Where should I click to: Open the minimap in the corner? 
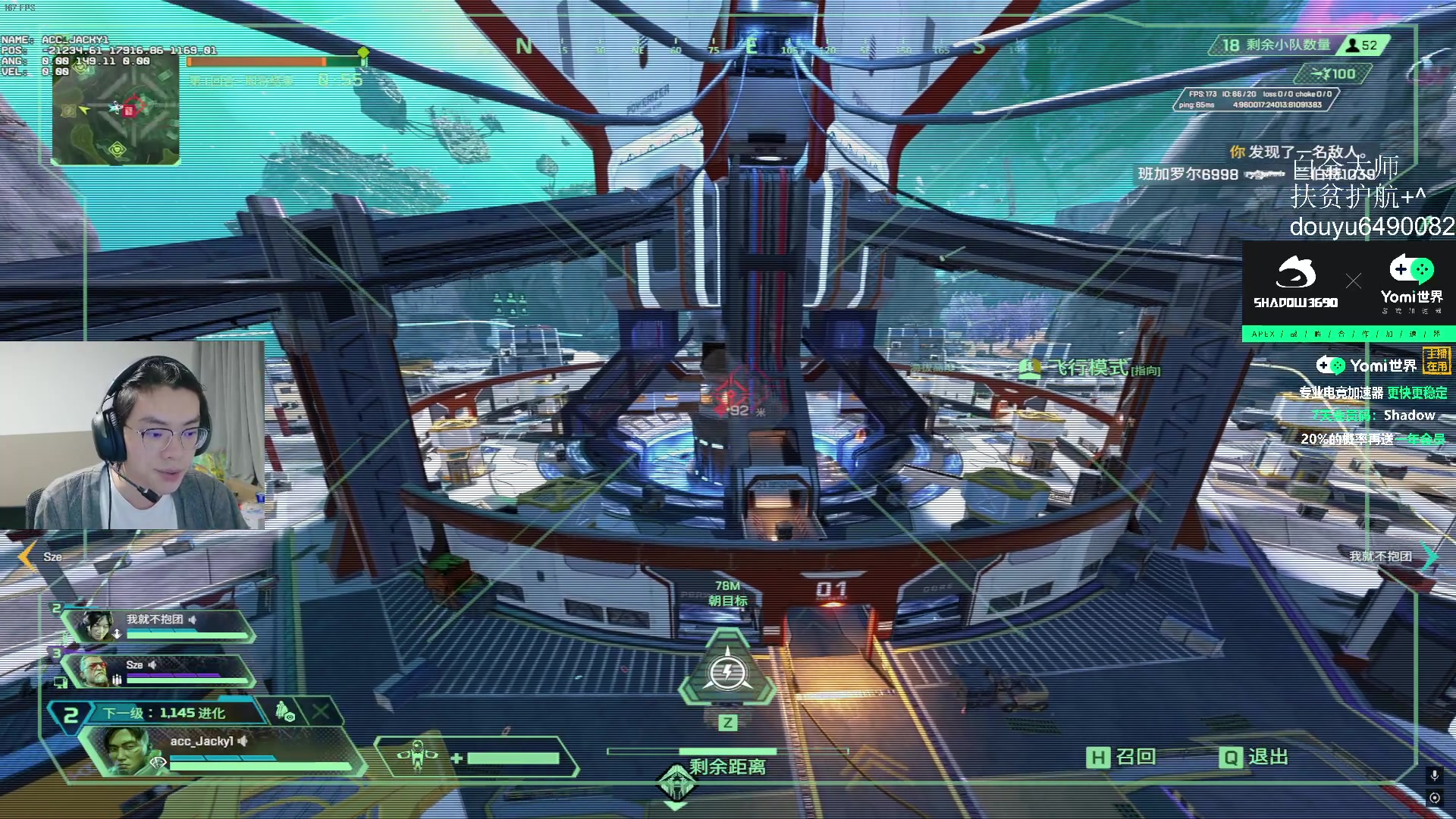tap(115, 110)
